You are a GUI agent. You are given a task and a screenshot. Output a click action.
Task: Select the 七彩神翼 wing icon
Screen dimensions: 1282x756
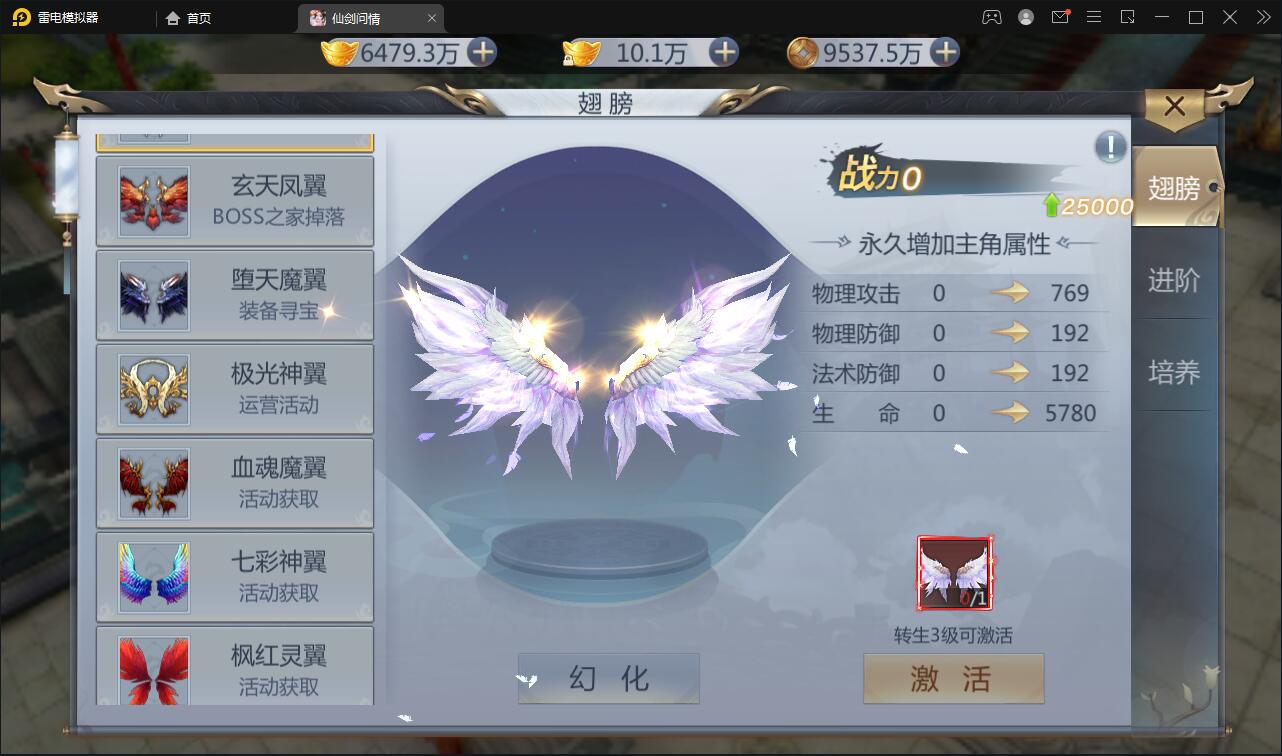click(x=152, y=576)
